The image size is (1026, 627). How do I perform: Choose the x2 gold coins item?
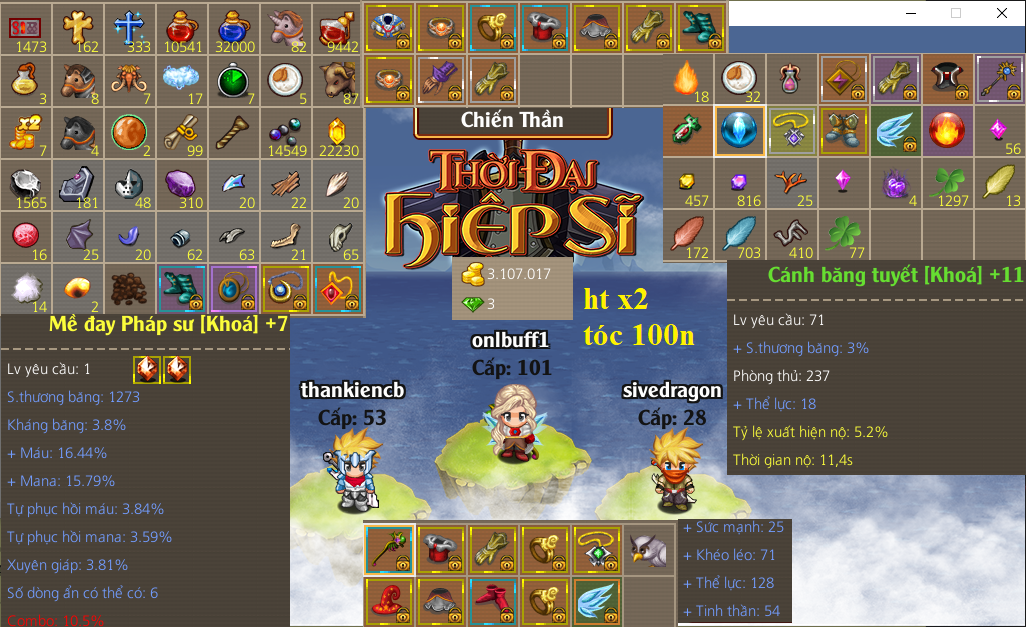click(26, 131)
